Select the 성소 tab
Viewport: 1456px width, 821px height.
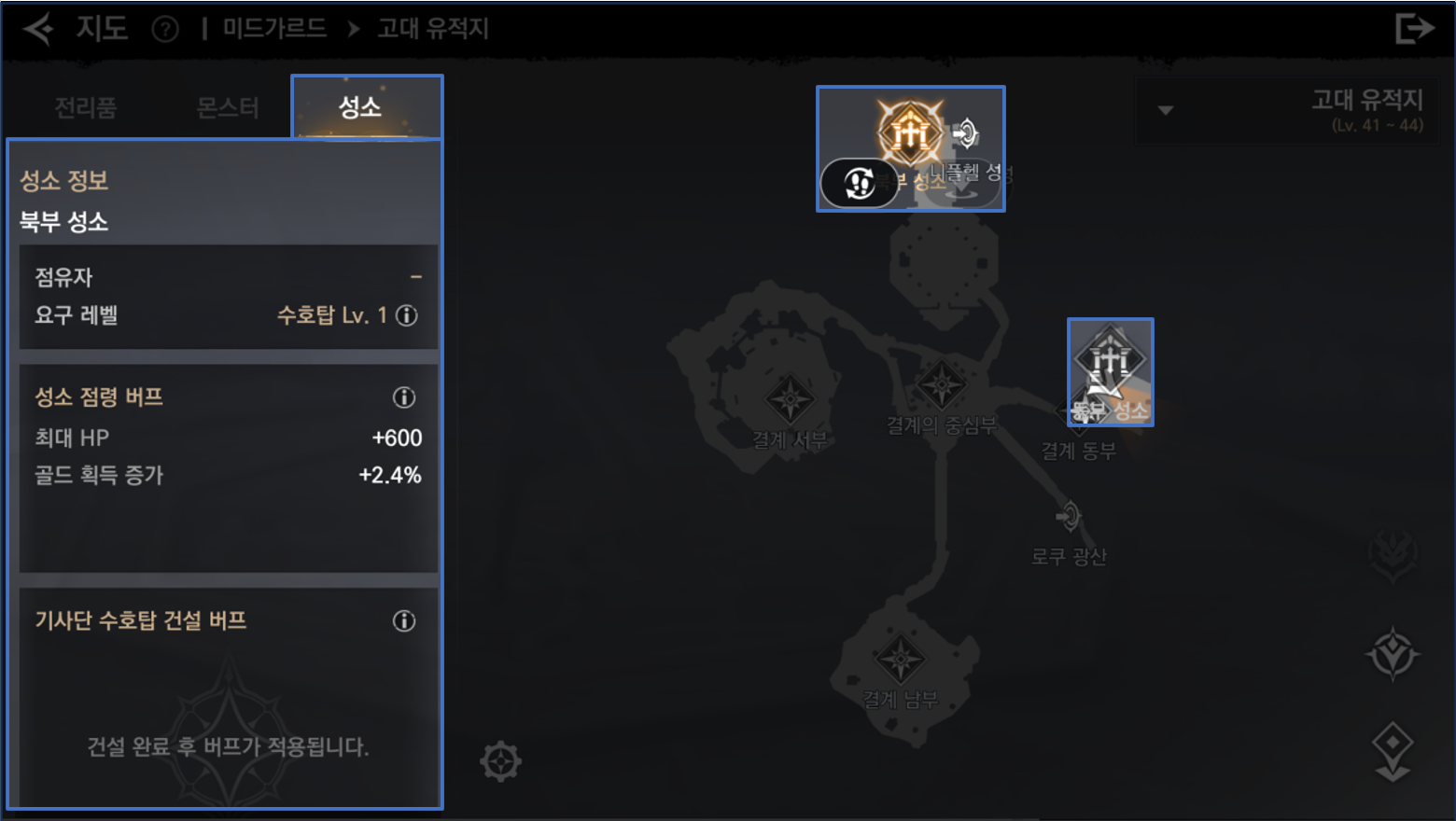coord(360,107)
